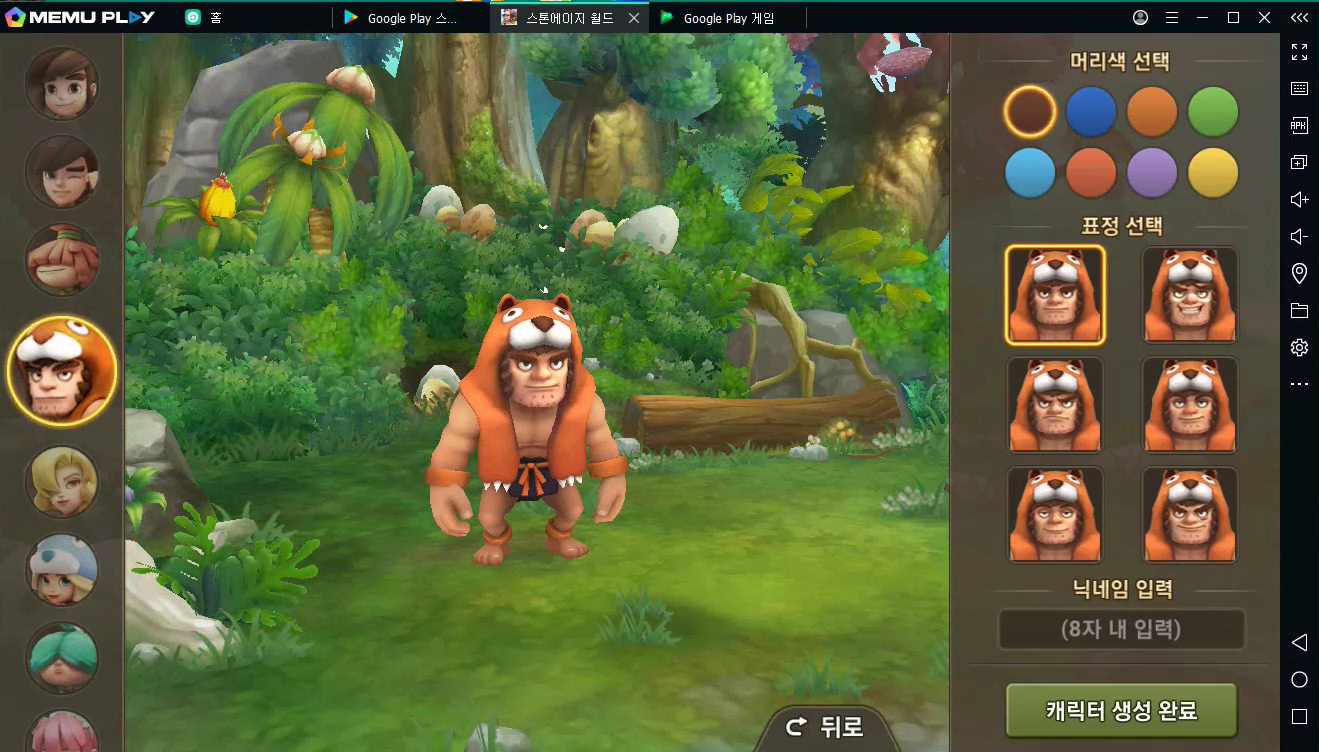The height and width of the screenshot is (752, 1319).
Task: Confirm with 캐릭터 생성 완료 button
Action: 1121,711
